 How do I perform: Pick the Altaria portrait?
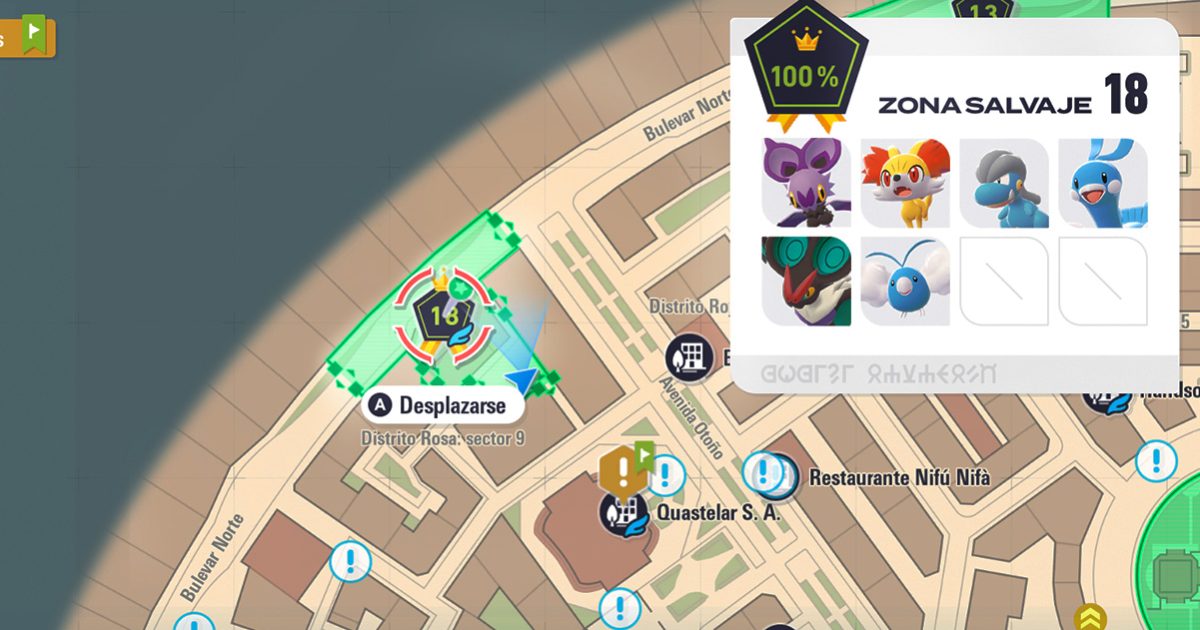(1103, 182)
